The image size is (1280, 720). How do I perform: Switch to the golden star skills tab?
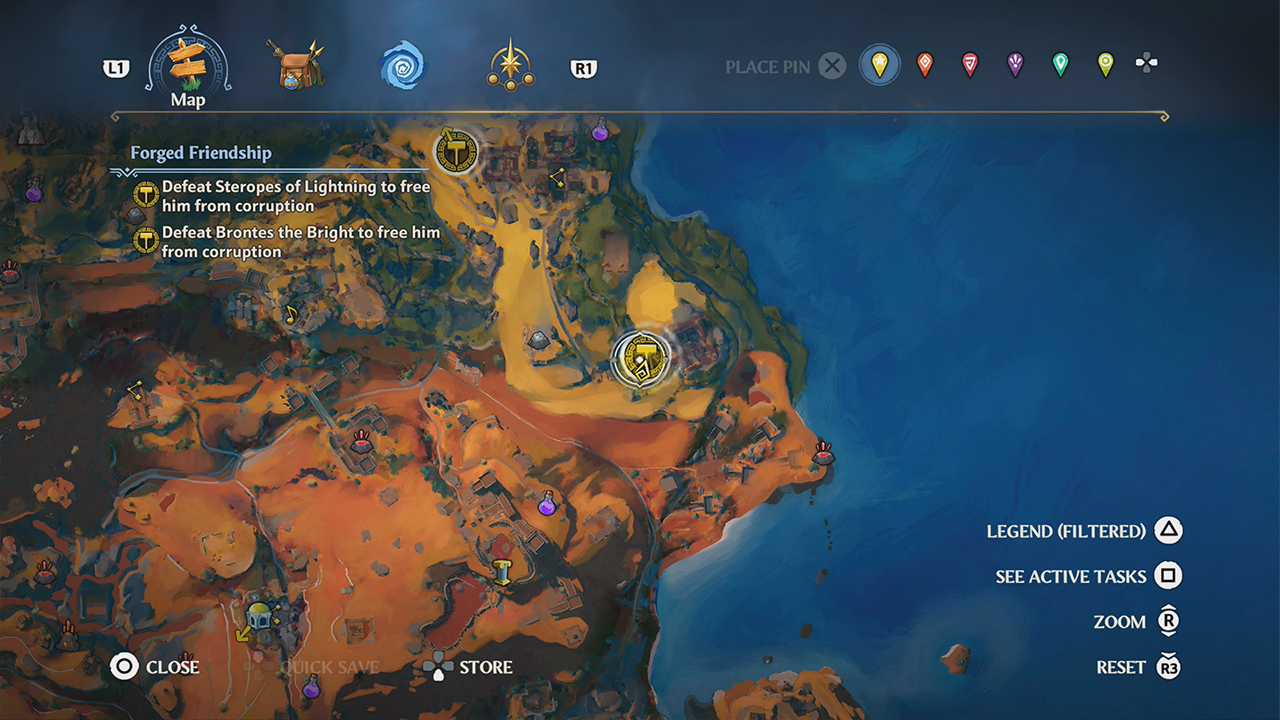pyautogui.click(x=510, y=67)
